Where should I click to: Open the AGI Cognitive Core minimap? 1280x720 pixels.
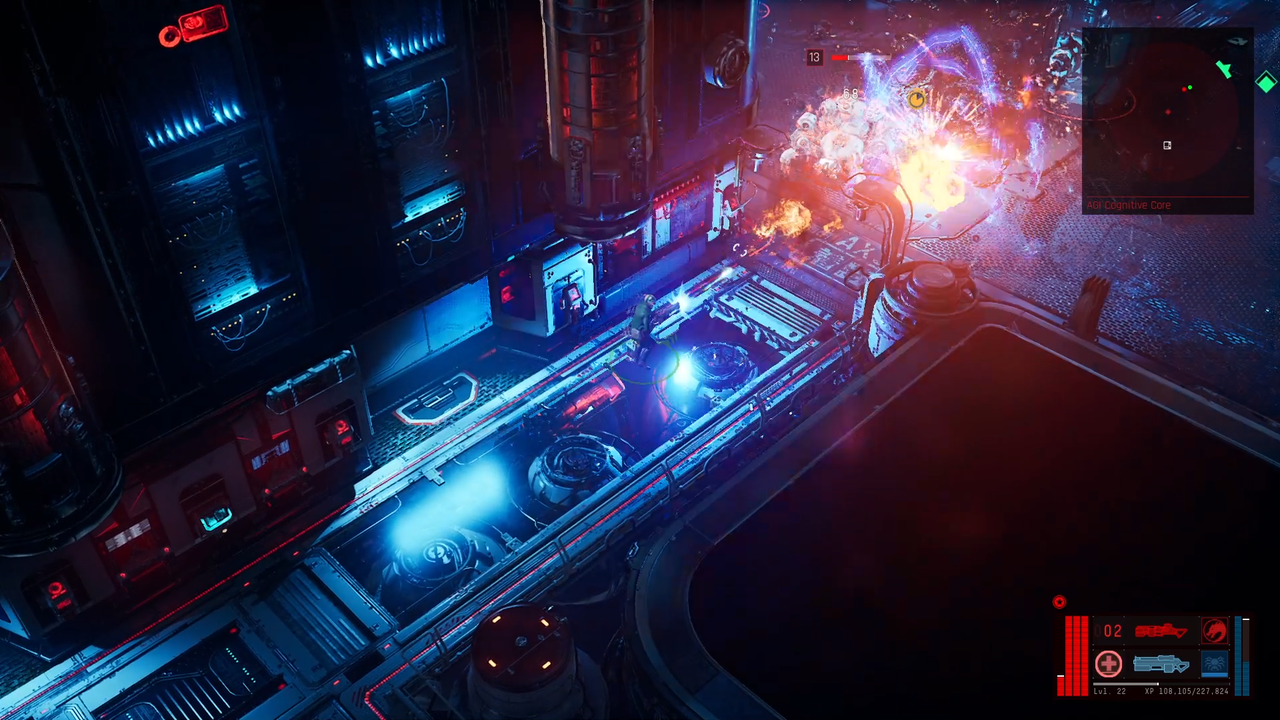1167,118
